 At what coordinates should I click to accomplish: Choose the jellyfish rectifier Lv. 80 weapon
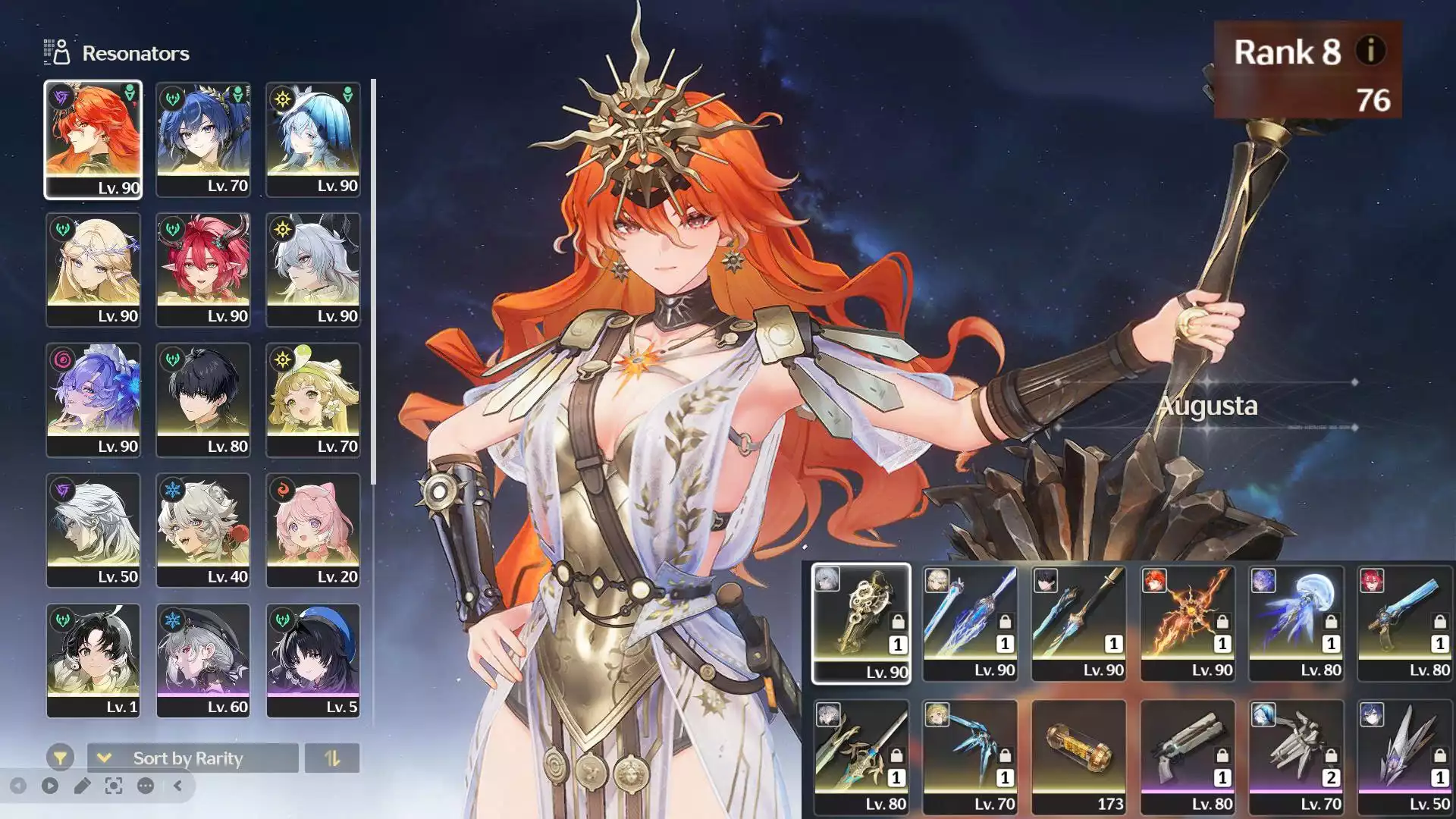(1296, 623)
